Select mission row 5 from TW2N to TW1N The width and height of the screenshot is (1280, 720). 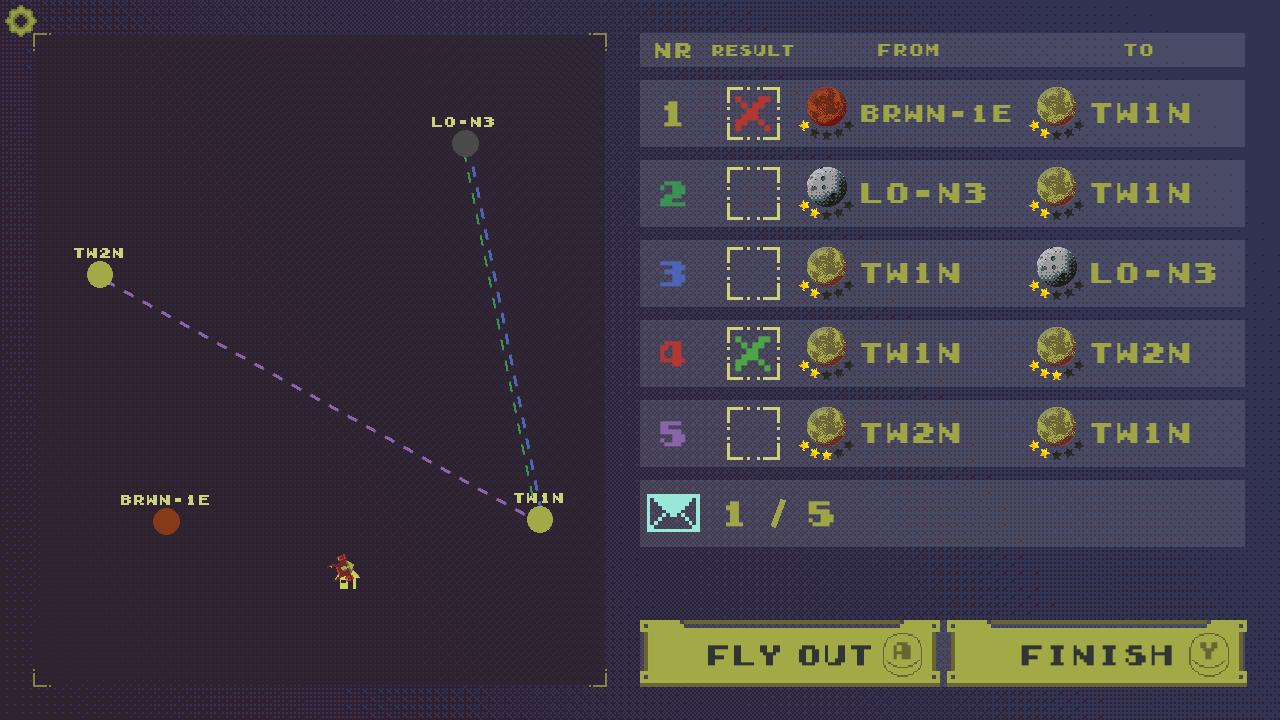point(942,433)
